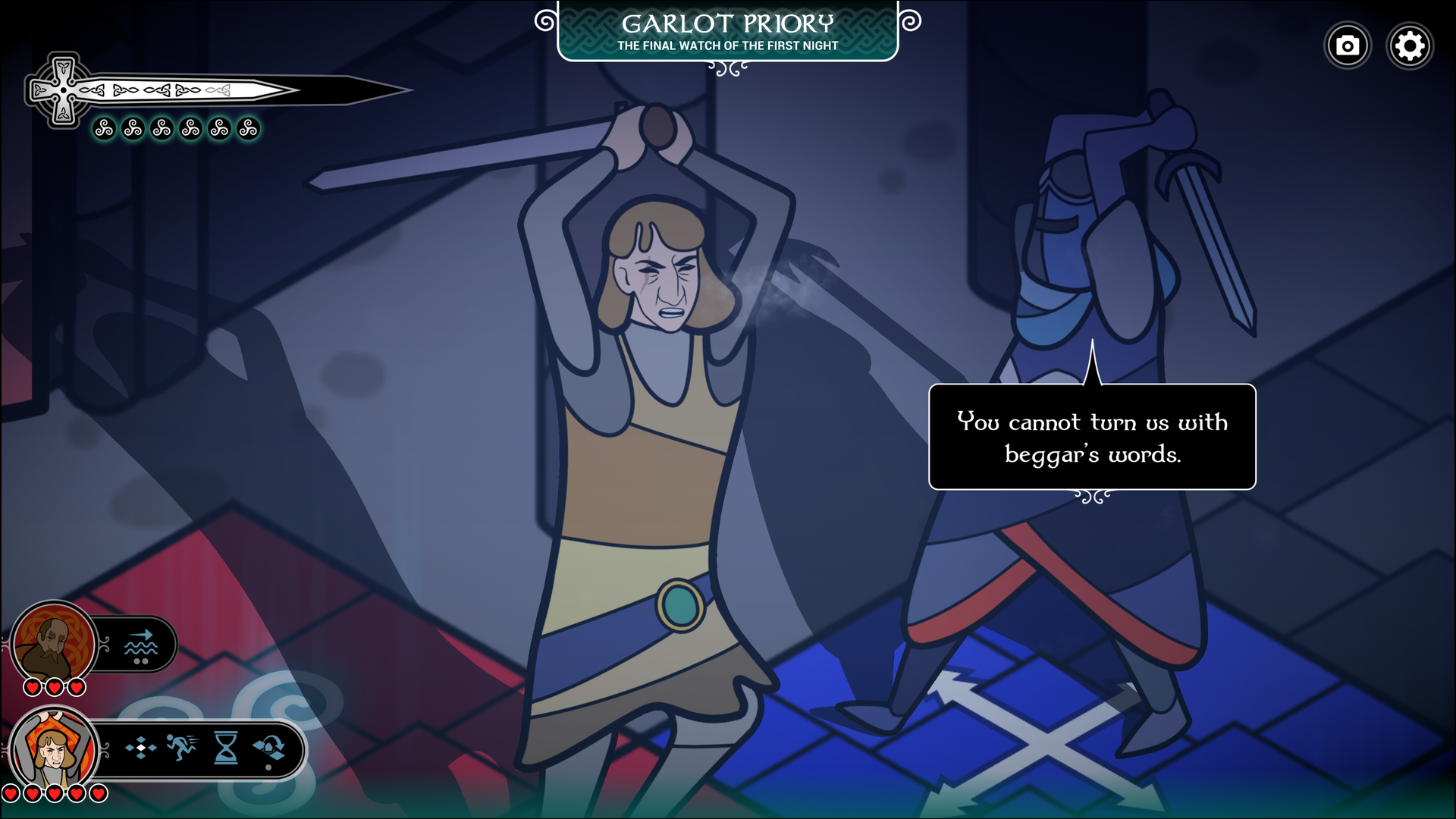Open the Garlot Priory title banner
The width and height of the screenshot is (1456, 819).
[x=728, y=24]
